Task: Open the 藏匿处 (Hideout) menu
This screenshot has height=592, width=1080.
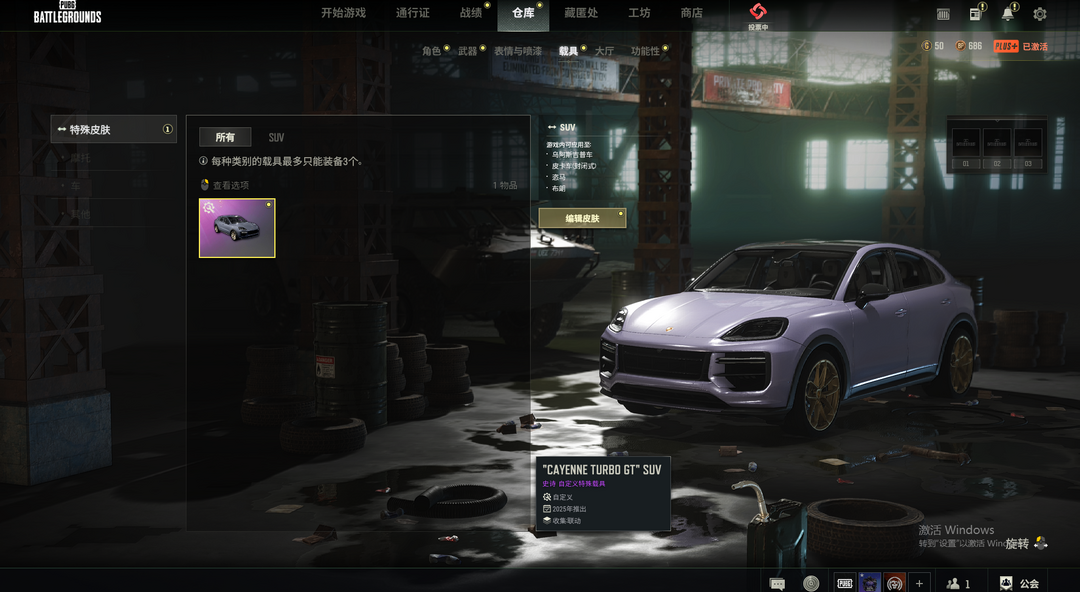Action: pyautogui.click(x=581, y=13)
